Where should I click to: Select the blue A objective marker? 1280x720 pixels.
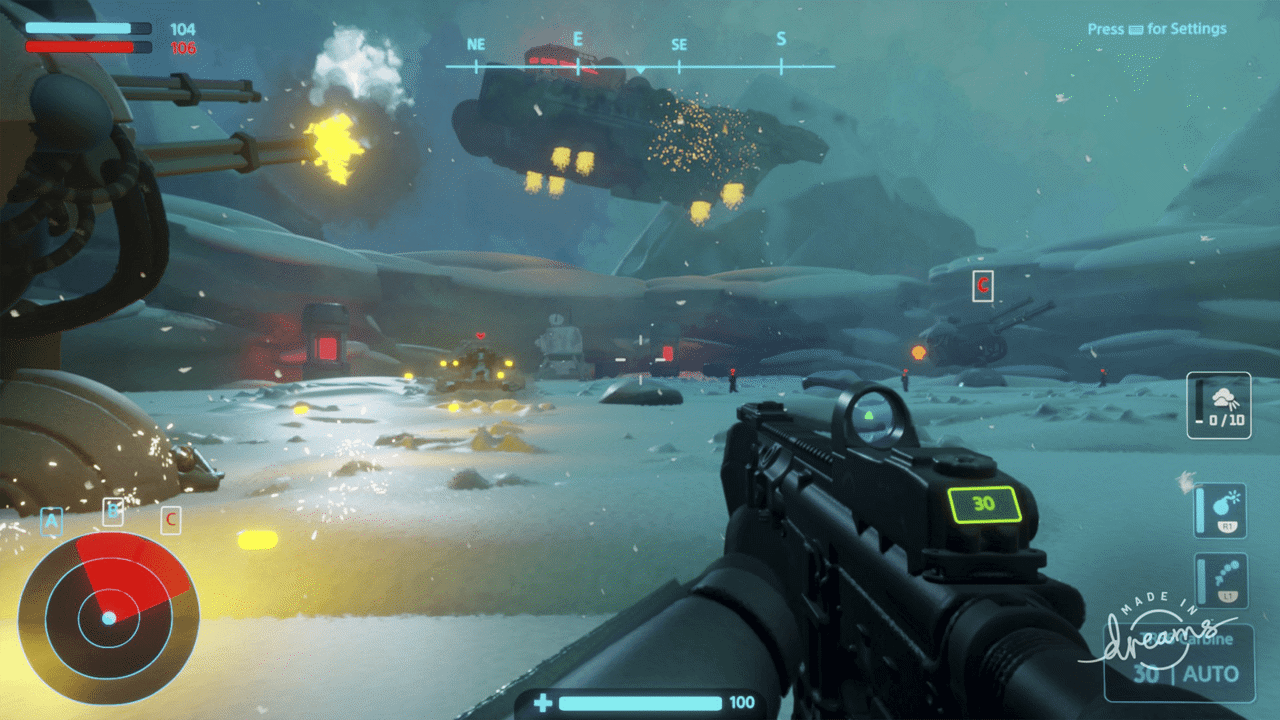coord(51,520)
